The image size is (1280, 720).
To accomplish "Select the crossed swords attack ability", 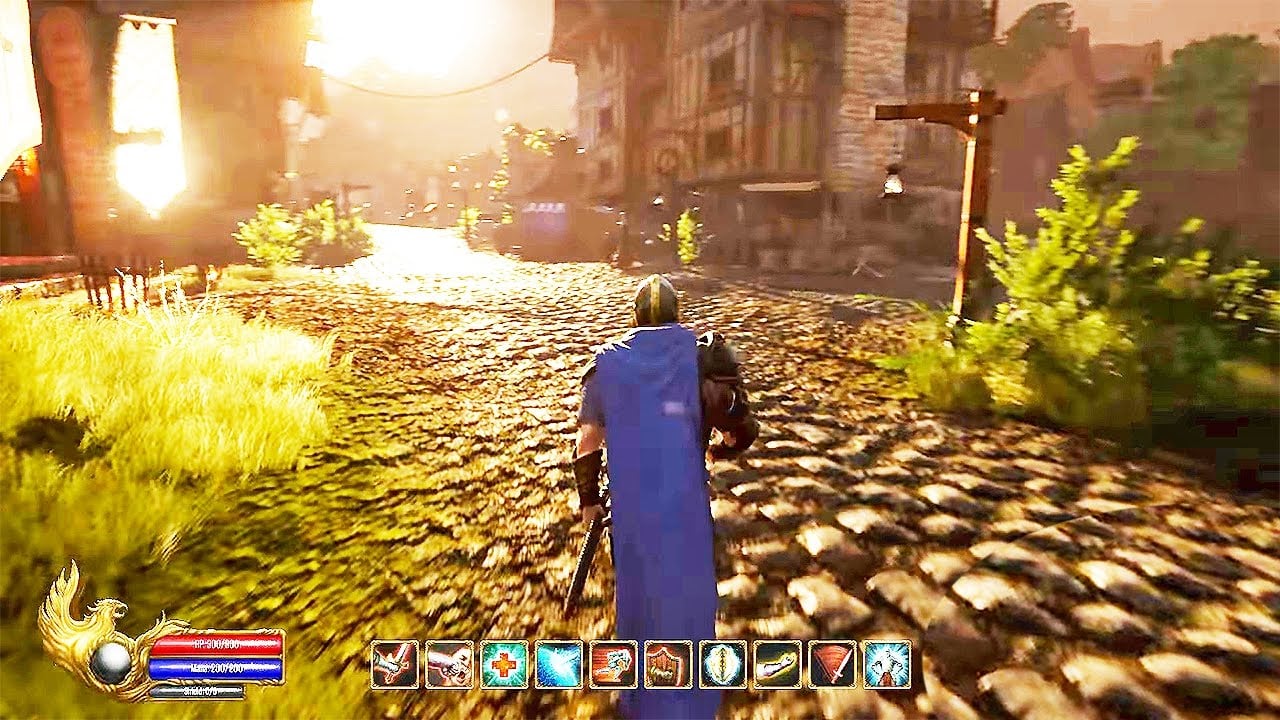I will pos(394,666).
